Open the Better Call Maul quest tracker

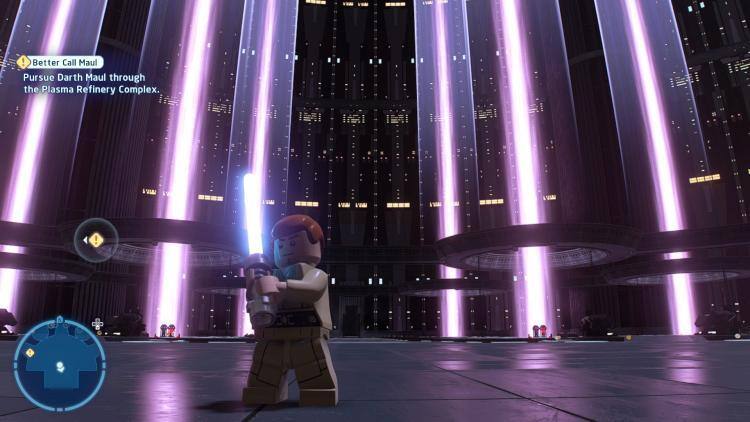point(61,62)
